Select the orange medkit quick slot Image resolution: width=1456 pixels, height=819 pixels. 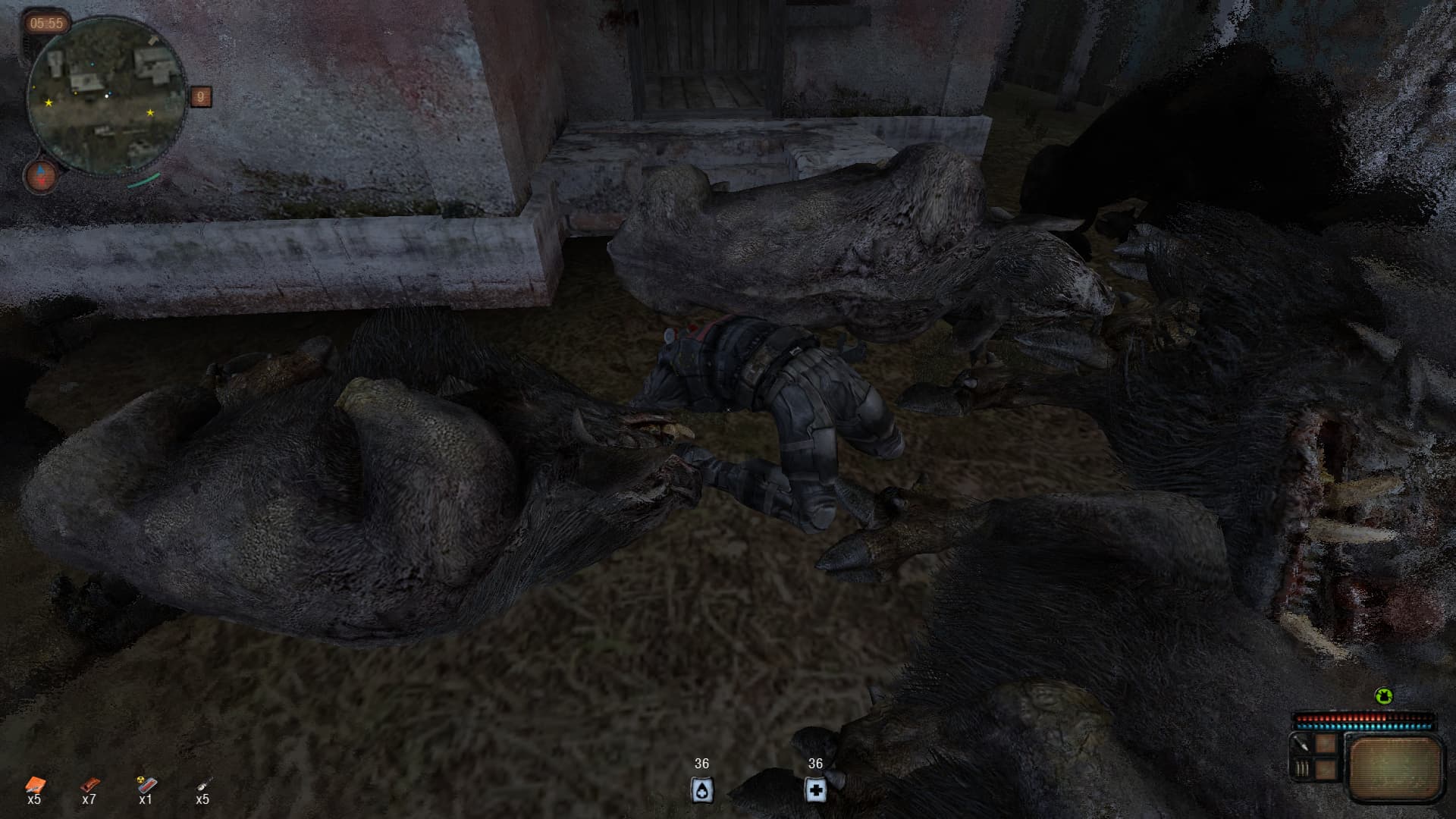click(x=34, y=786)
